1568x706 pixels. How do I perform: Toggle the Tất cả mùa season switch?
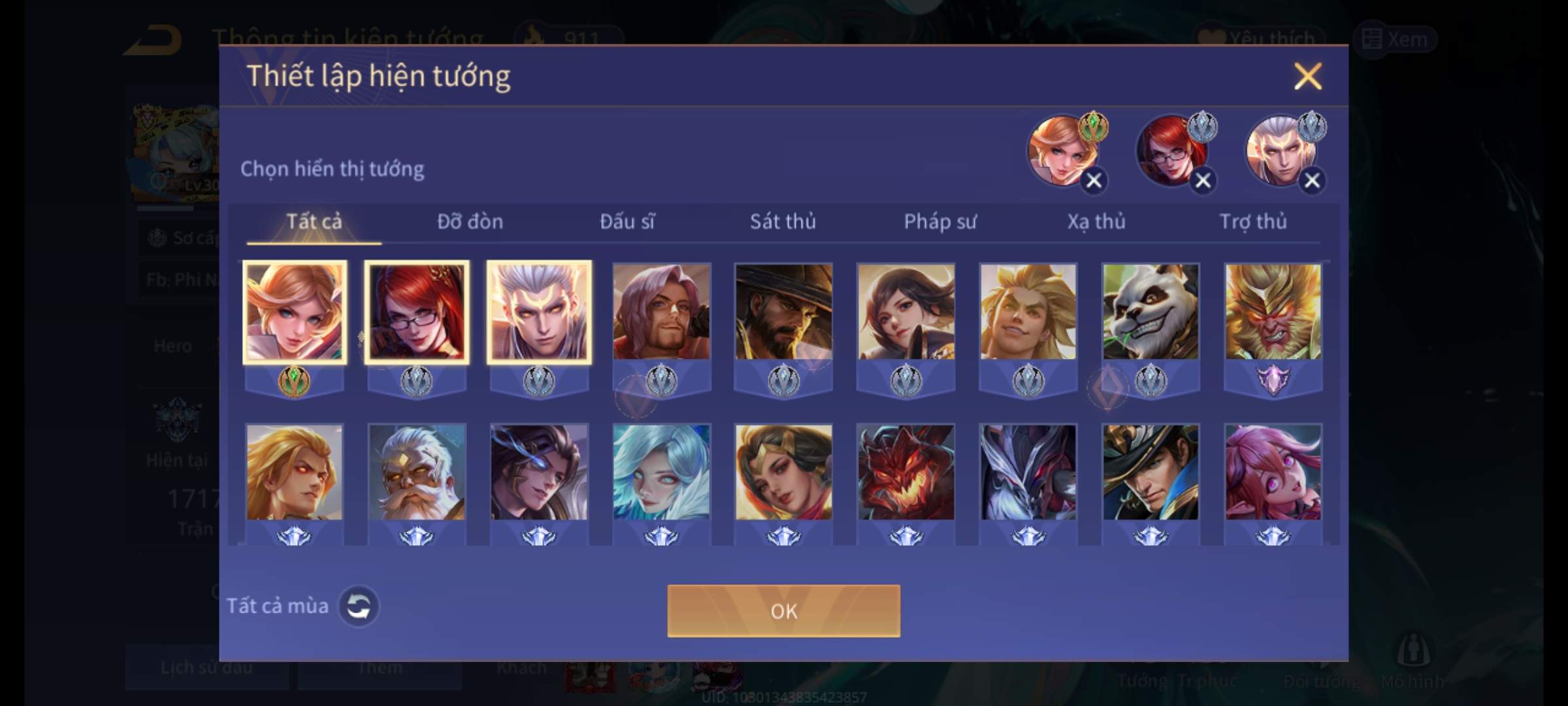click(x=358, y=606)
